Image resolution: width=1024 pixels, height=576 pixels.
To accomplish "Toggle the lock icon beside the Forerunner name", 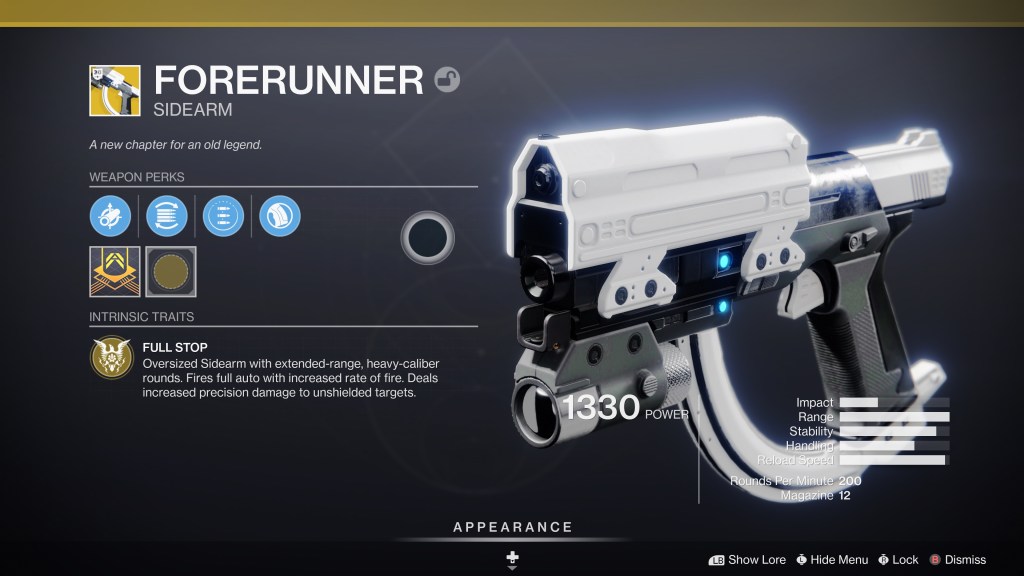I will 448,80.
